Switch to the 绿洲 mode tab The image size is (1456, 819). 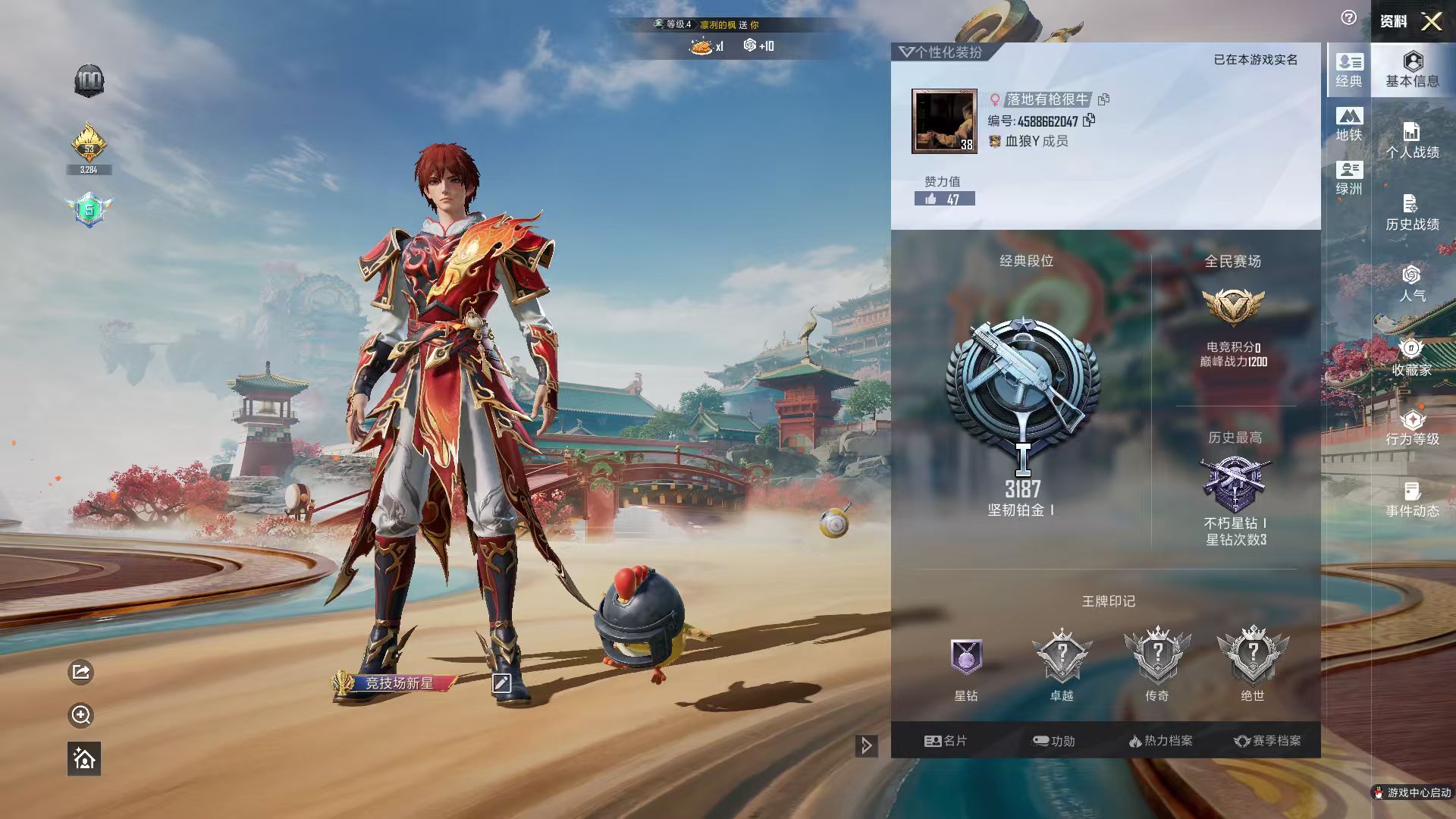pos(1349,178)
